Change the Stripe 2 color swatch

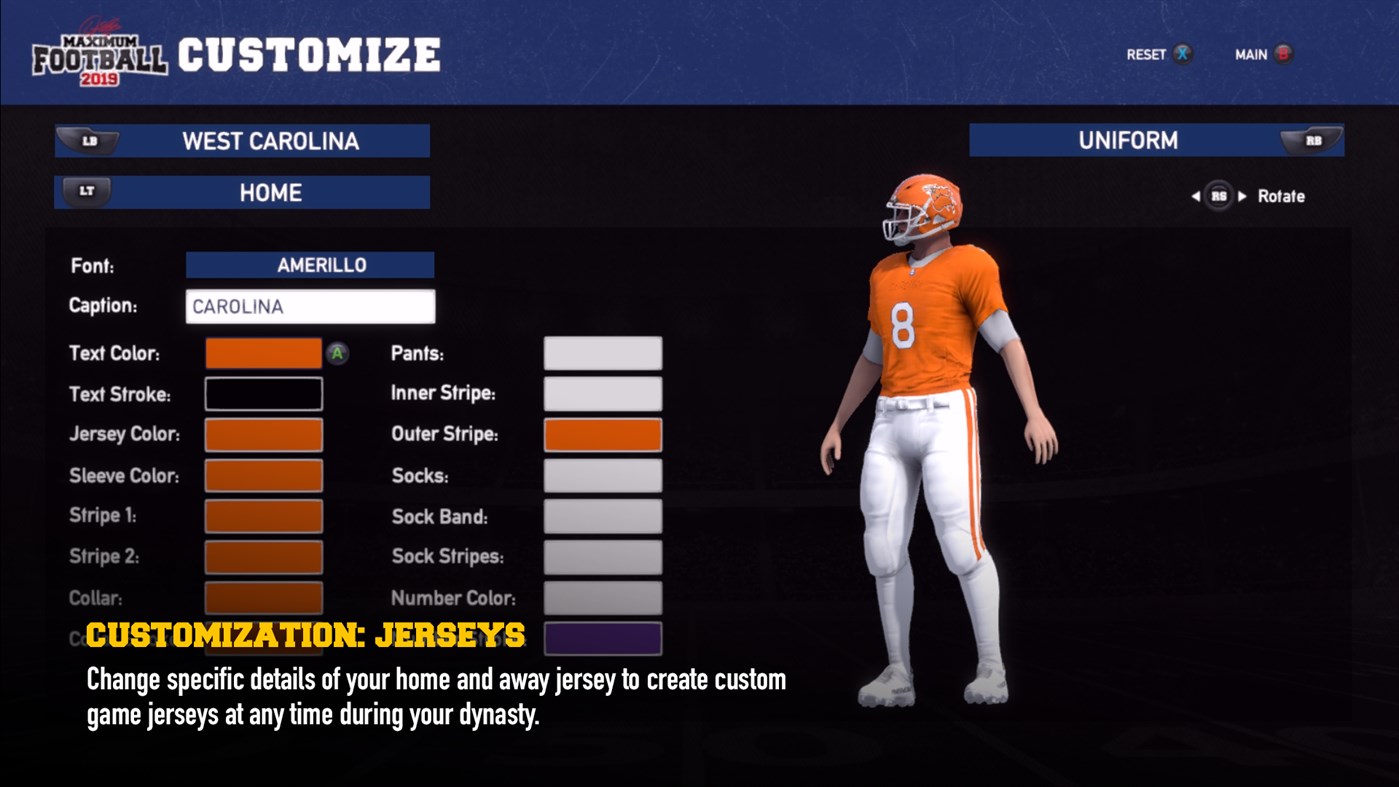tap(263, 557)
